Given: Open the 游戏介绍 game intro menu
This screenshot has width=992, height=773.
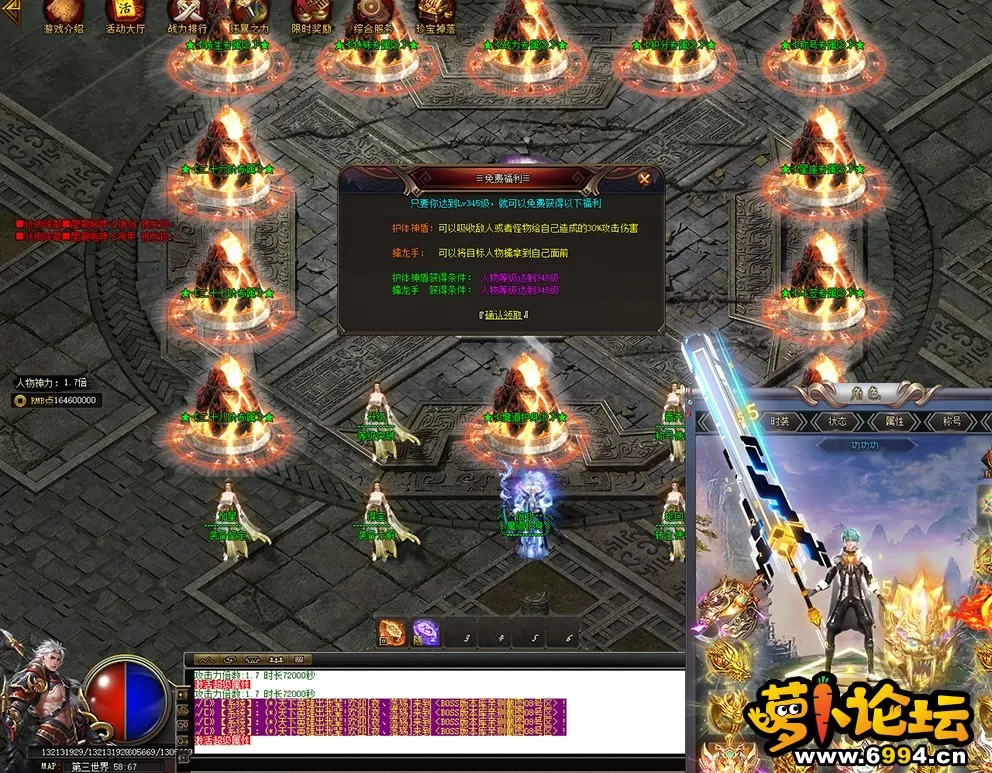Looking at the screenshot, I should point(63,14).
